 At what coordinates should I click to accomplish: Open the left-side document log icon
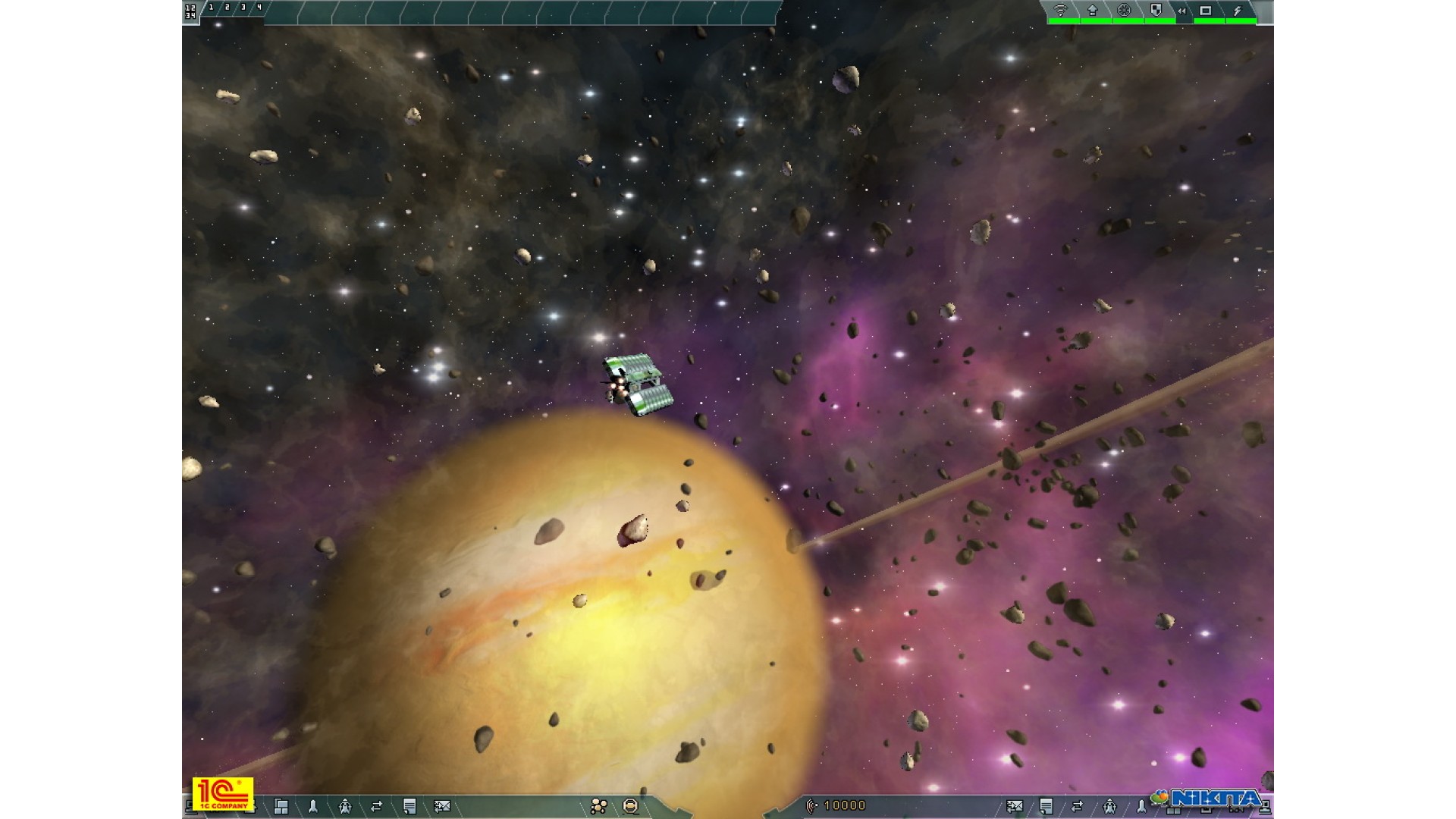409,806
